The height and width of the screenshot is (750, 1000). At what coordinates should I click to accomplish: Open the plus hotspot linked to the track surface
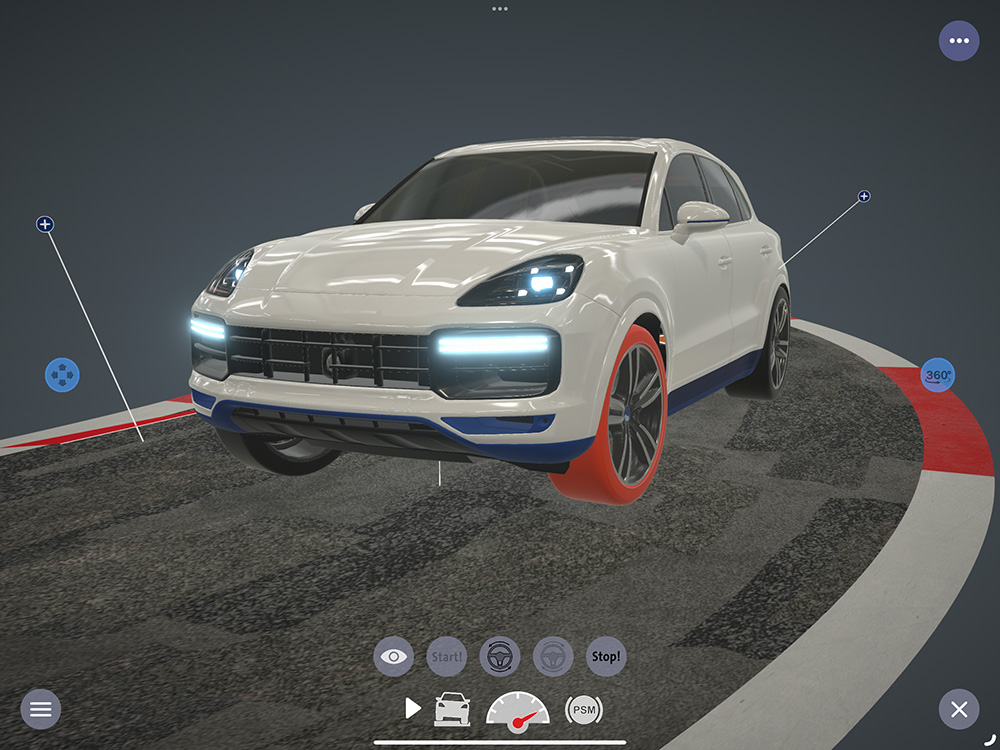tap(45, 224)
